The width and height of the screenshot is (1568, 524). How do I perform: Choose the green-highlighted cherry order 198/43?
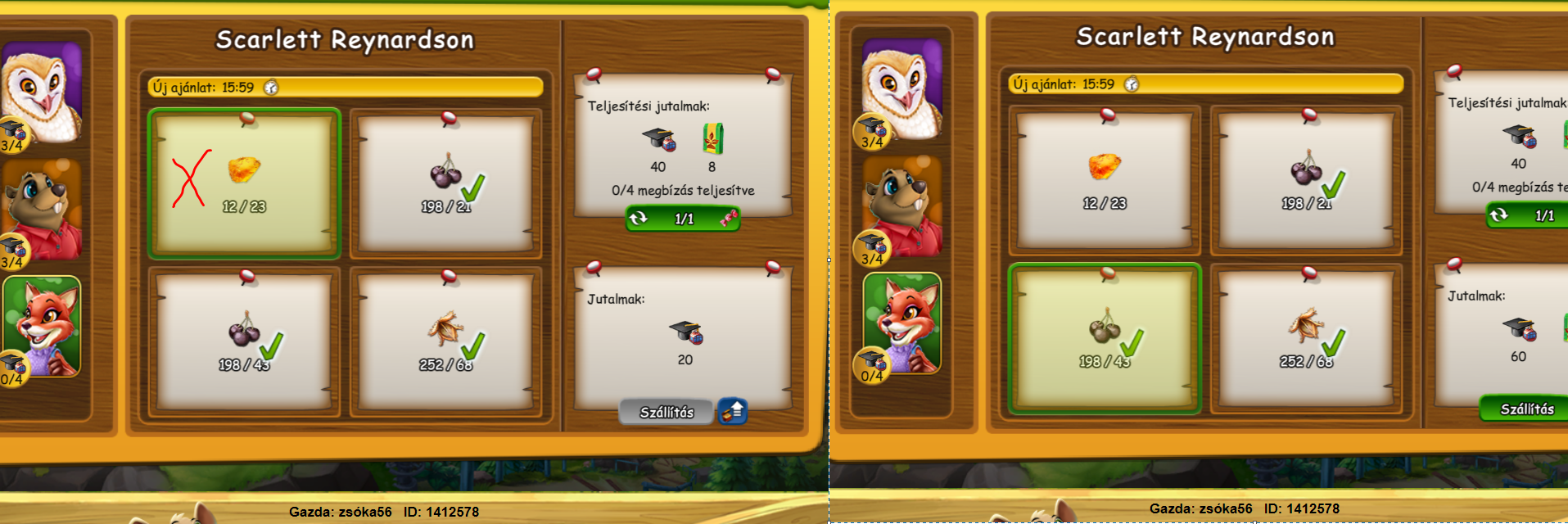(x=1105, y=338)
